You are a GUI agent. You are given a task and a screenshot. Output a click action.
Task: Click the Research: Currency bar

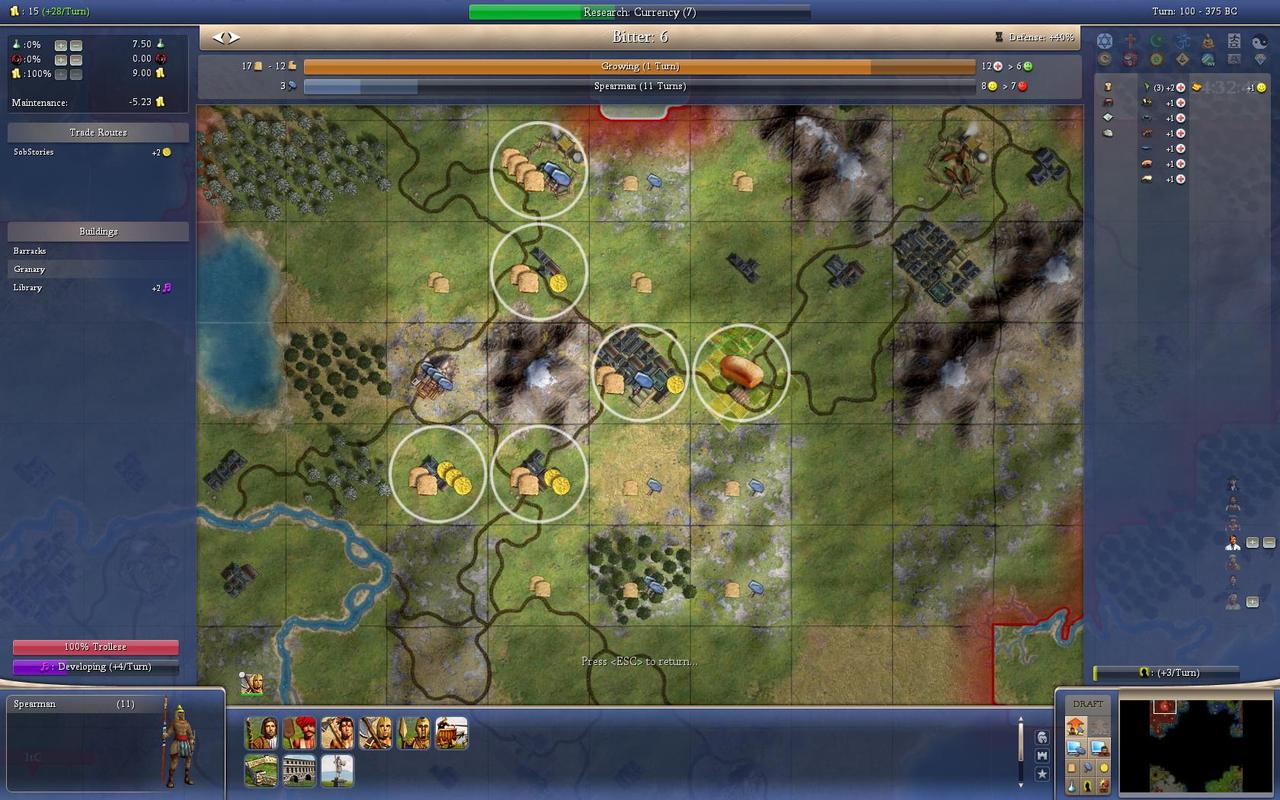639,12
